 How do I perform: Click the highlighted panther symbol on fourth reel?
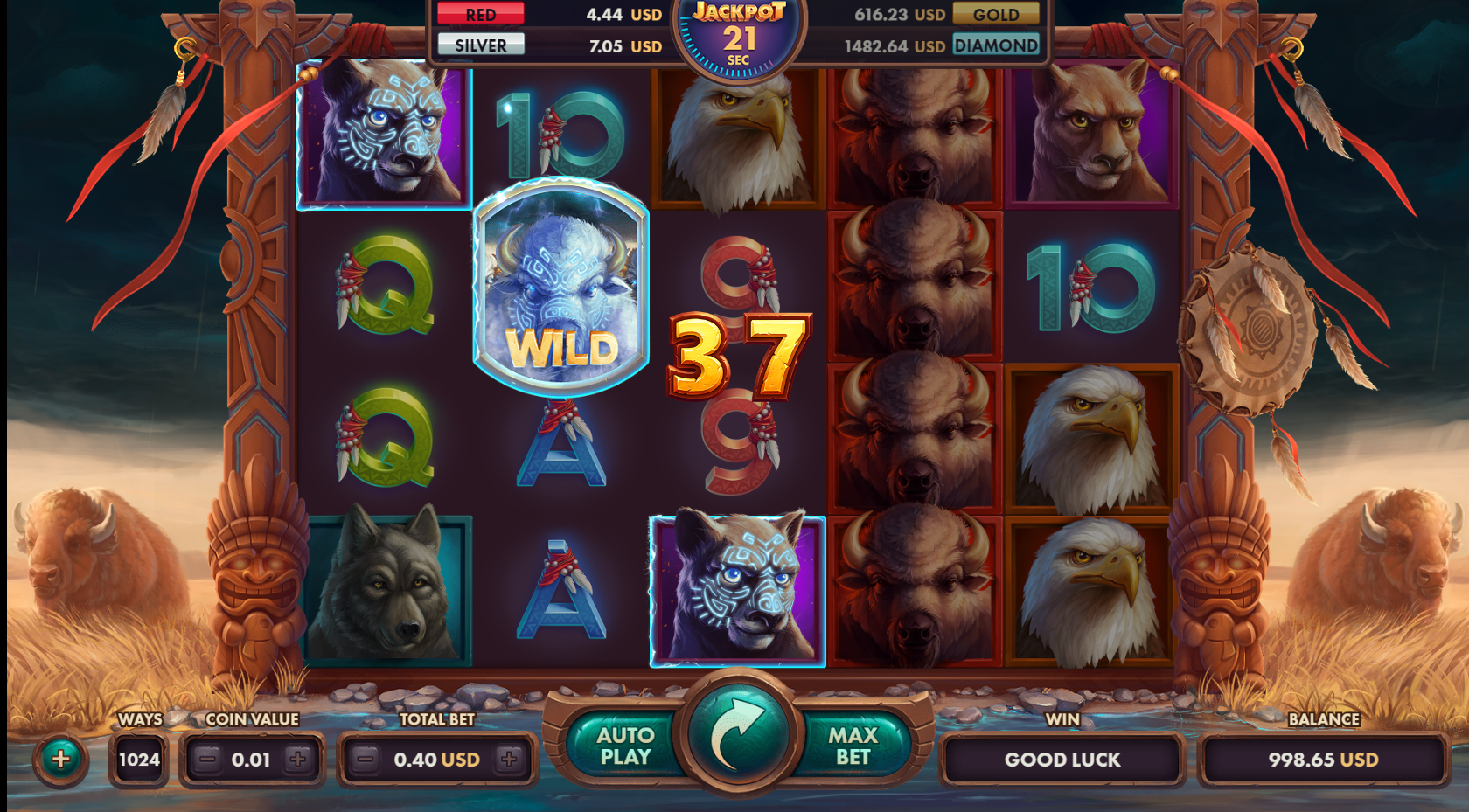739,586
